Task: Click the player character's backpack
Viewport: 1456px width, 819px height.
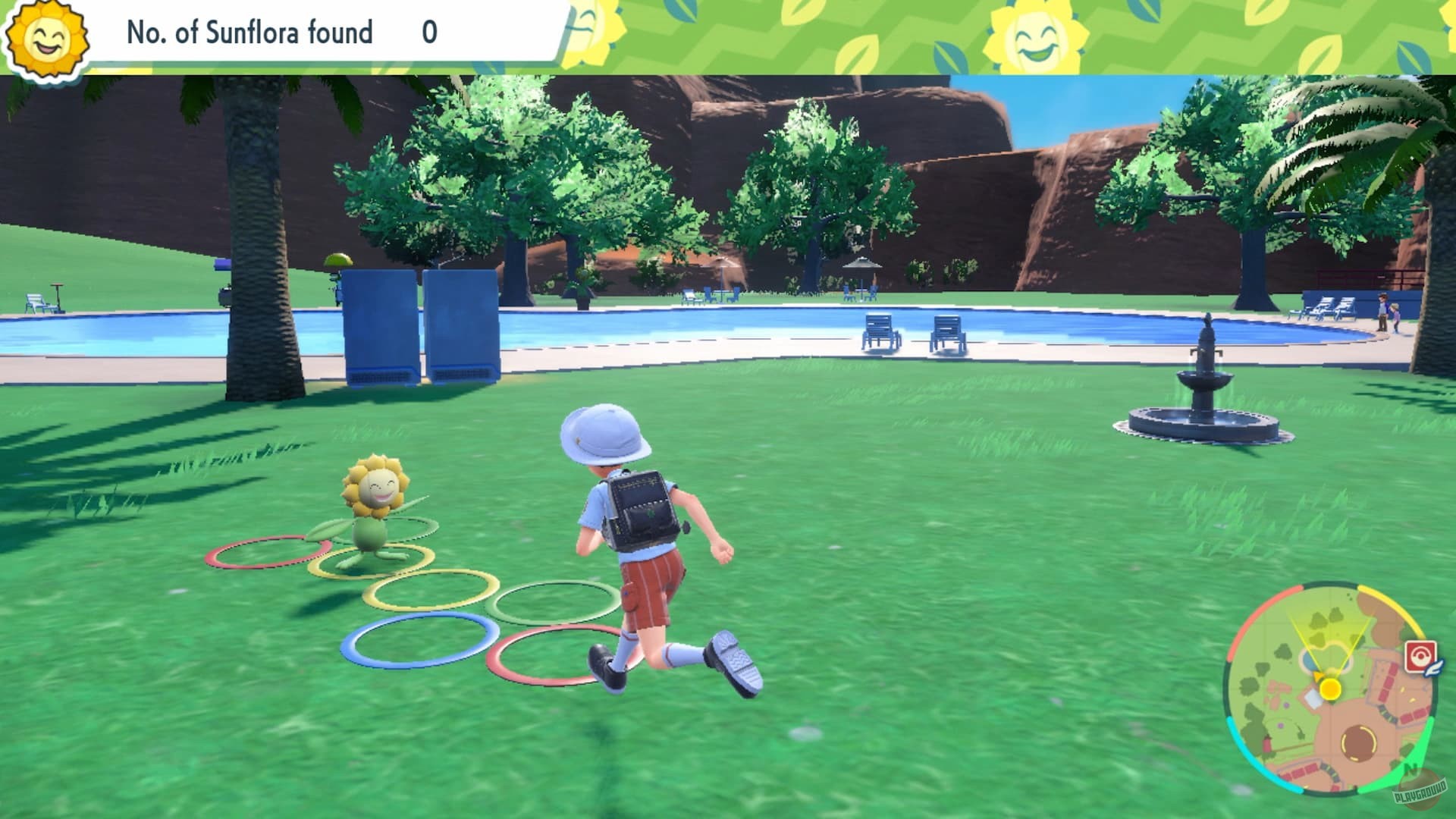Action: pyautogui.click(x=642, y=508)
